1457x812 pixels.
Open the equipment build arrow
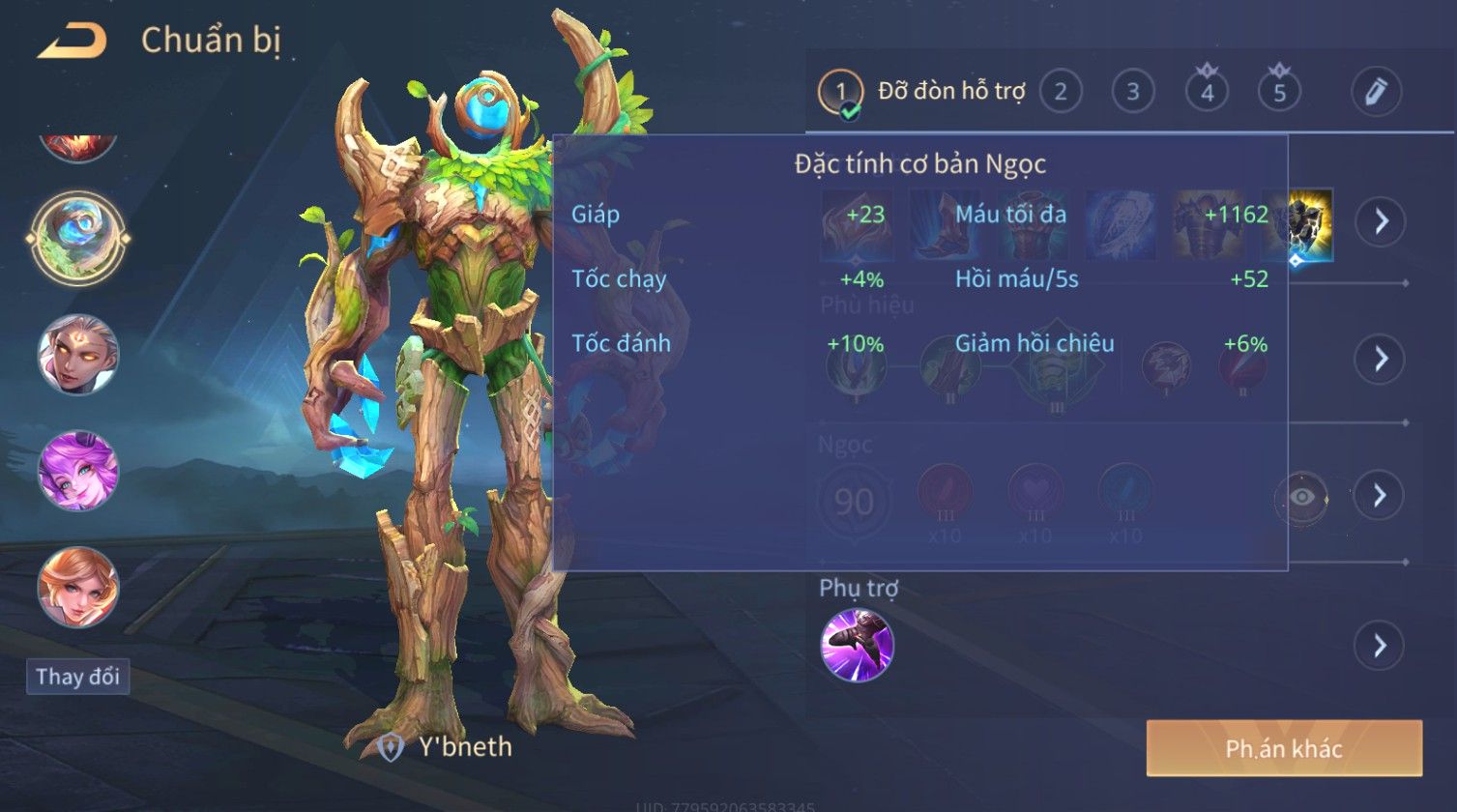1380,221
